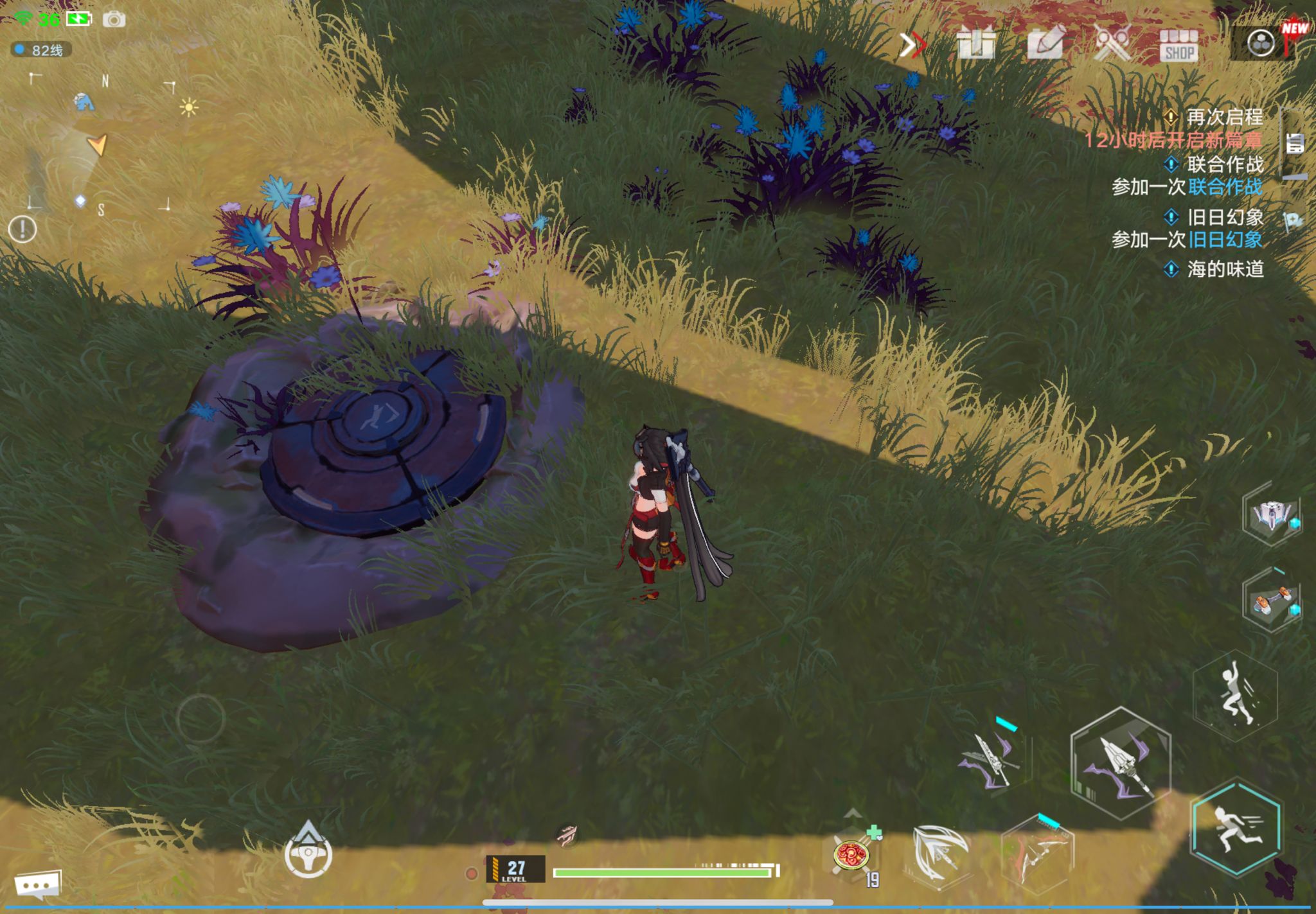Open the crossed swords menu
The width and height of the screenshot is (1316, 914).
(x=1112, y=44)
